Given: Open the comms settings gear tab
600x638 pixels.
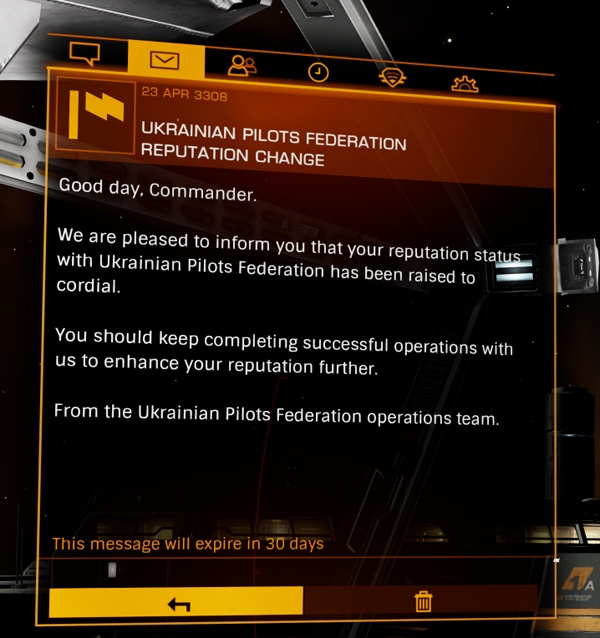Looking at the screenshot, I should [465, 83].
